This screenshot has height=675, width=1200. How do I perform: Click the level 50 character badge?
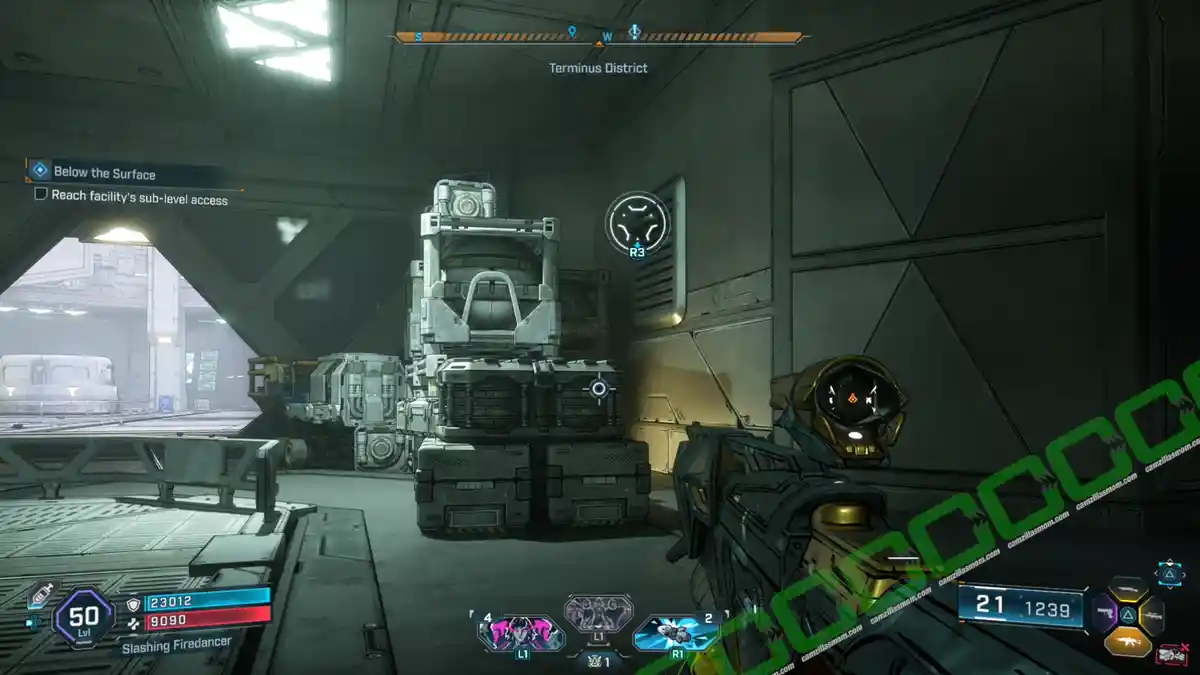[x=83, y=618]
